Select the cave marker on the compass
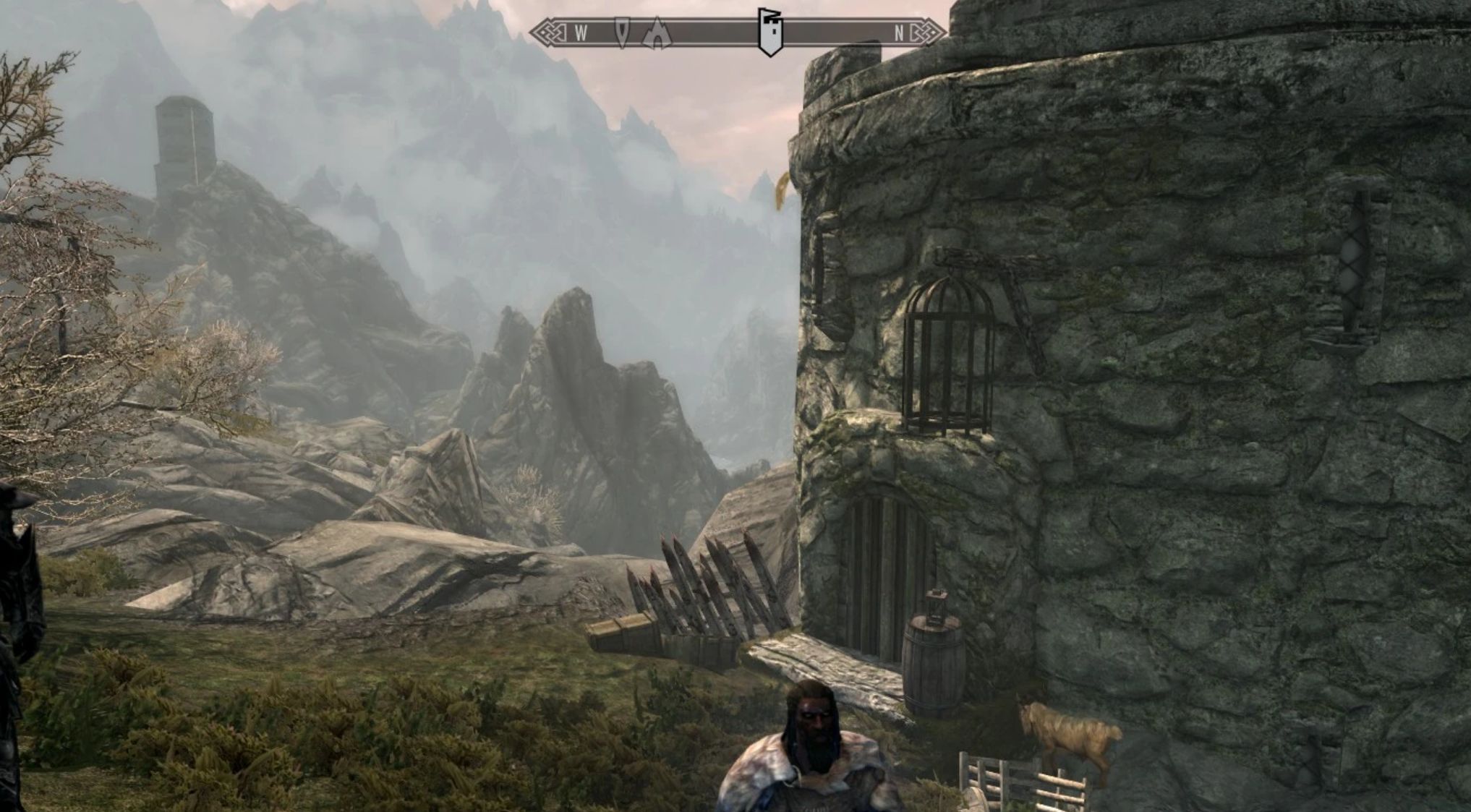 pyautogui.click(x=657, y=33)
